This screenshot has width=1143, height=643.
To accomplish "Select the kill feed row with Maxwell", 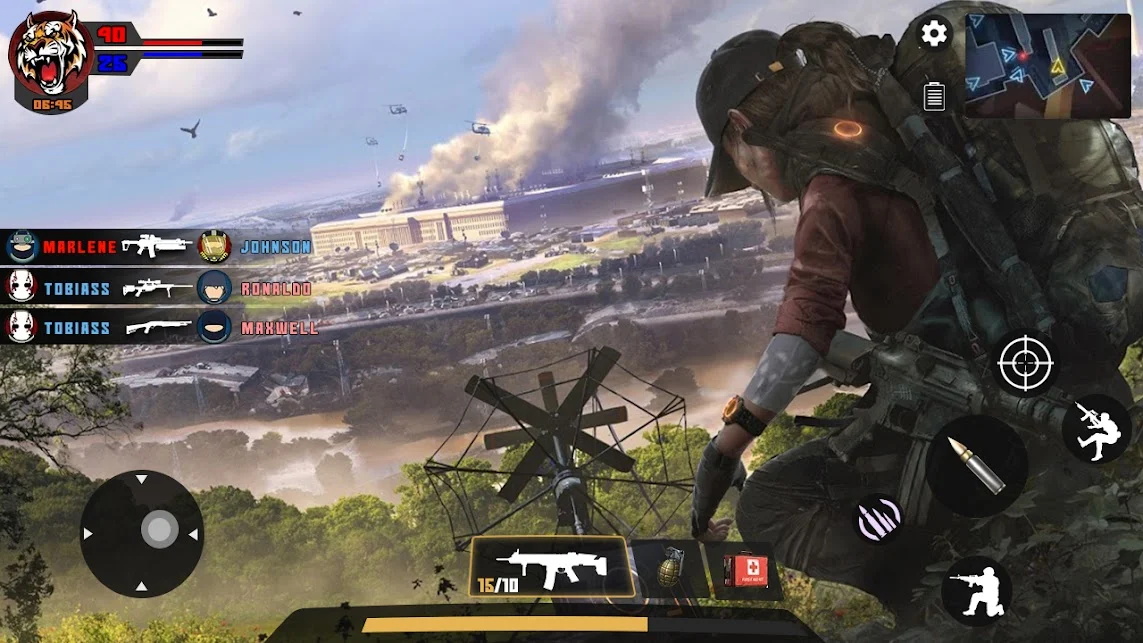I will [x=160, y=327].
